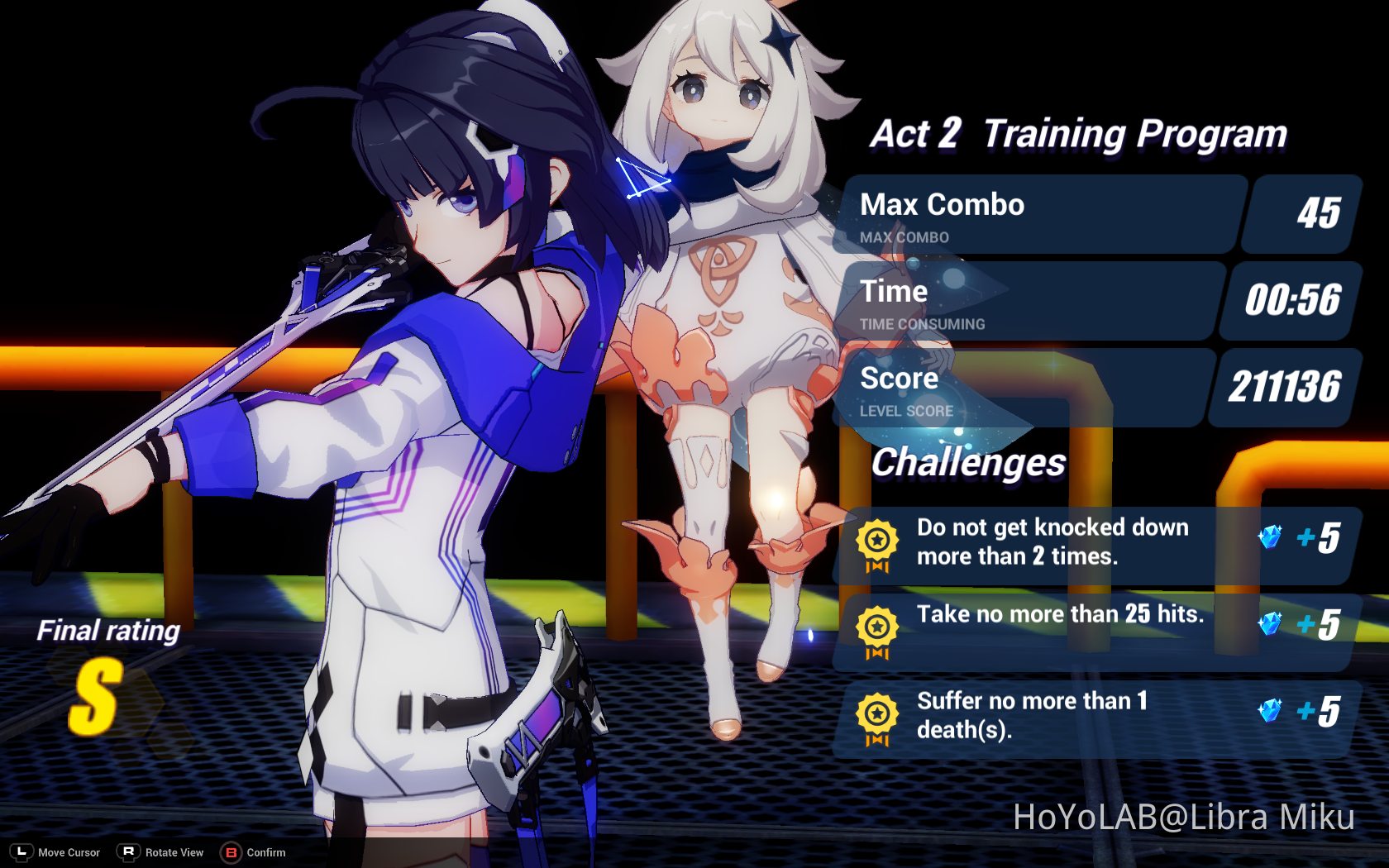The width and height of the screenshot is (1389, 868).
Task: Click the Final rating label
Action: pyautogui.click(x=108, y=631)
